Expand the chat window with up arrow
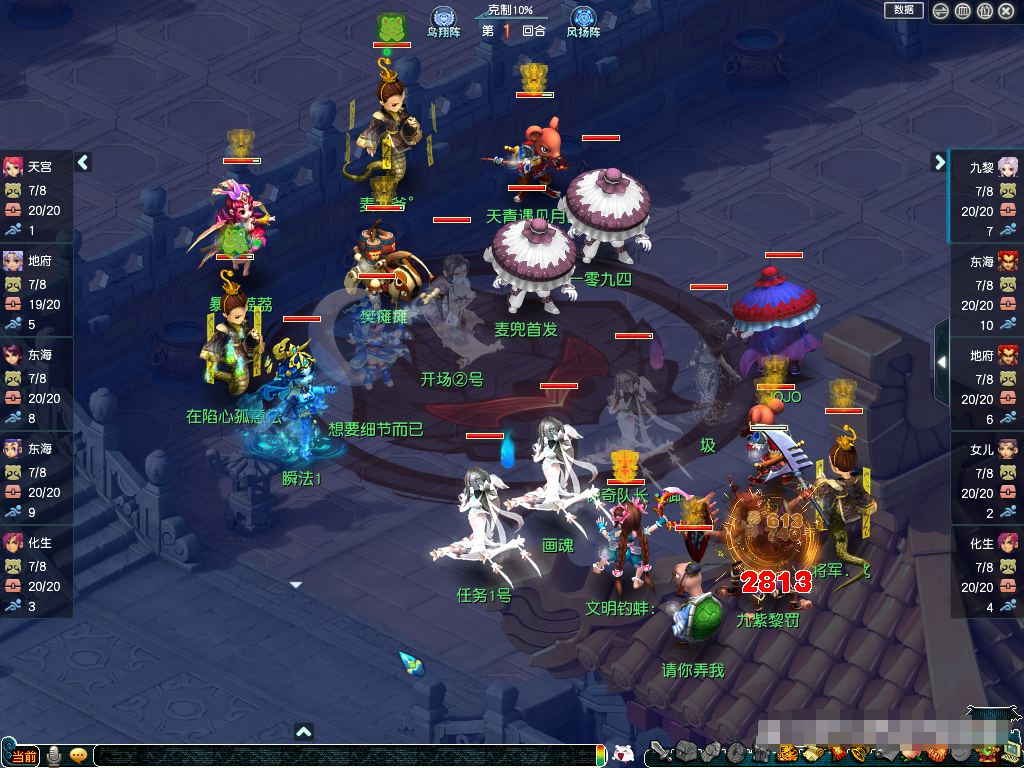Image resolution: width=1024 pixels, height=768 pixels. [x=304, y=731]
